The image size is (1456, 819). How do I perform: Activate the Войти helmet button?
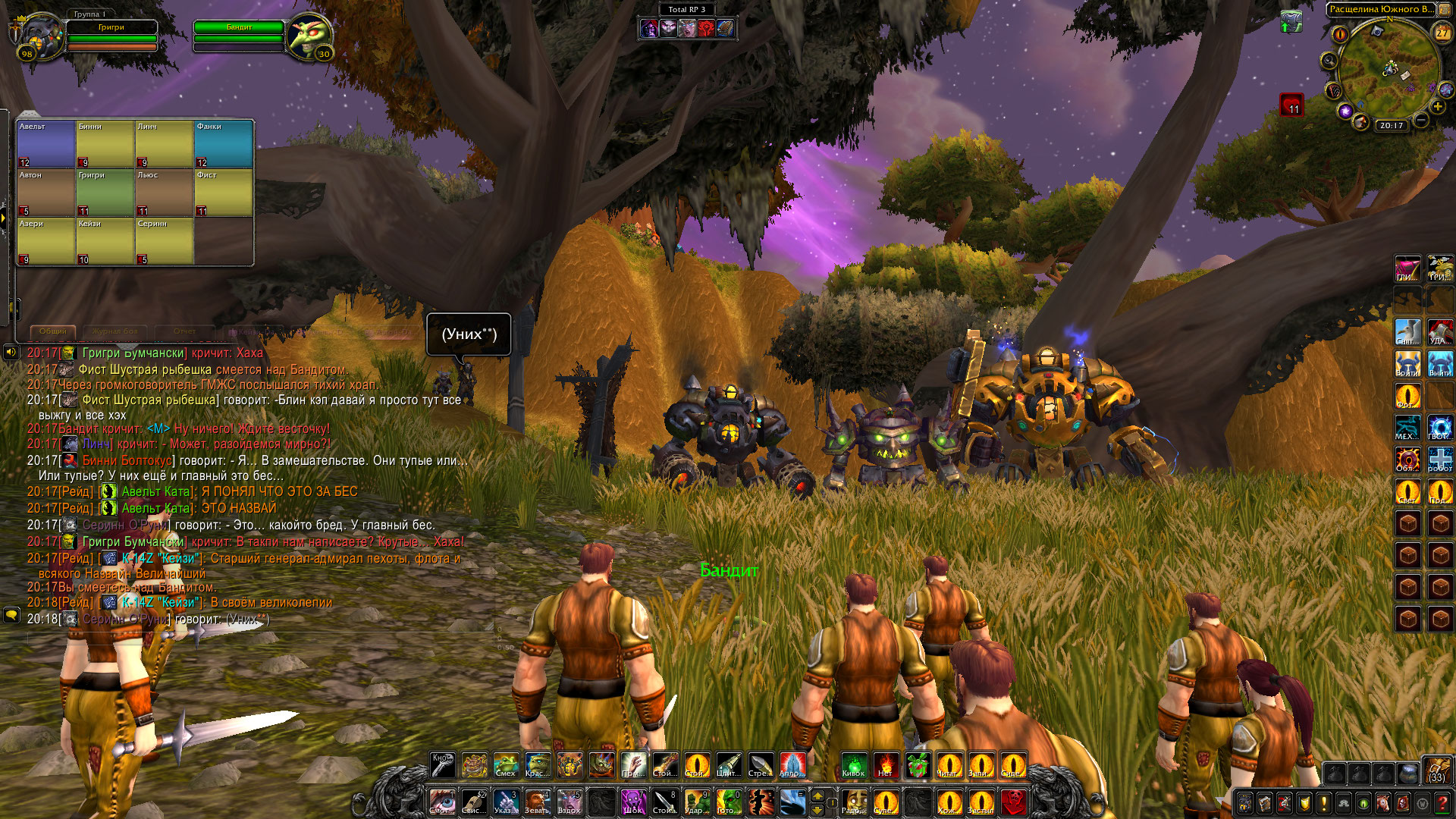[1407, 364]
